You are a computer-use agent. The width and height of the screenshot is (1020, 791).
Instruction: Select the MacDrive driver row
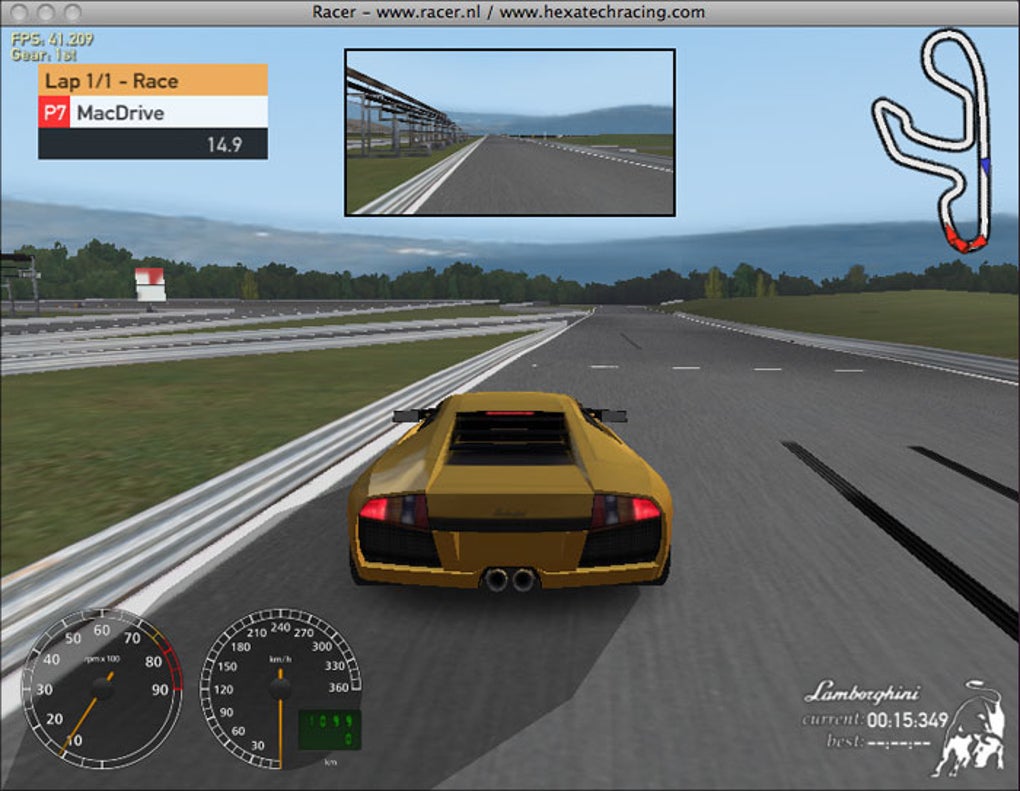coord(153,112)
